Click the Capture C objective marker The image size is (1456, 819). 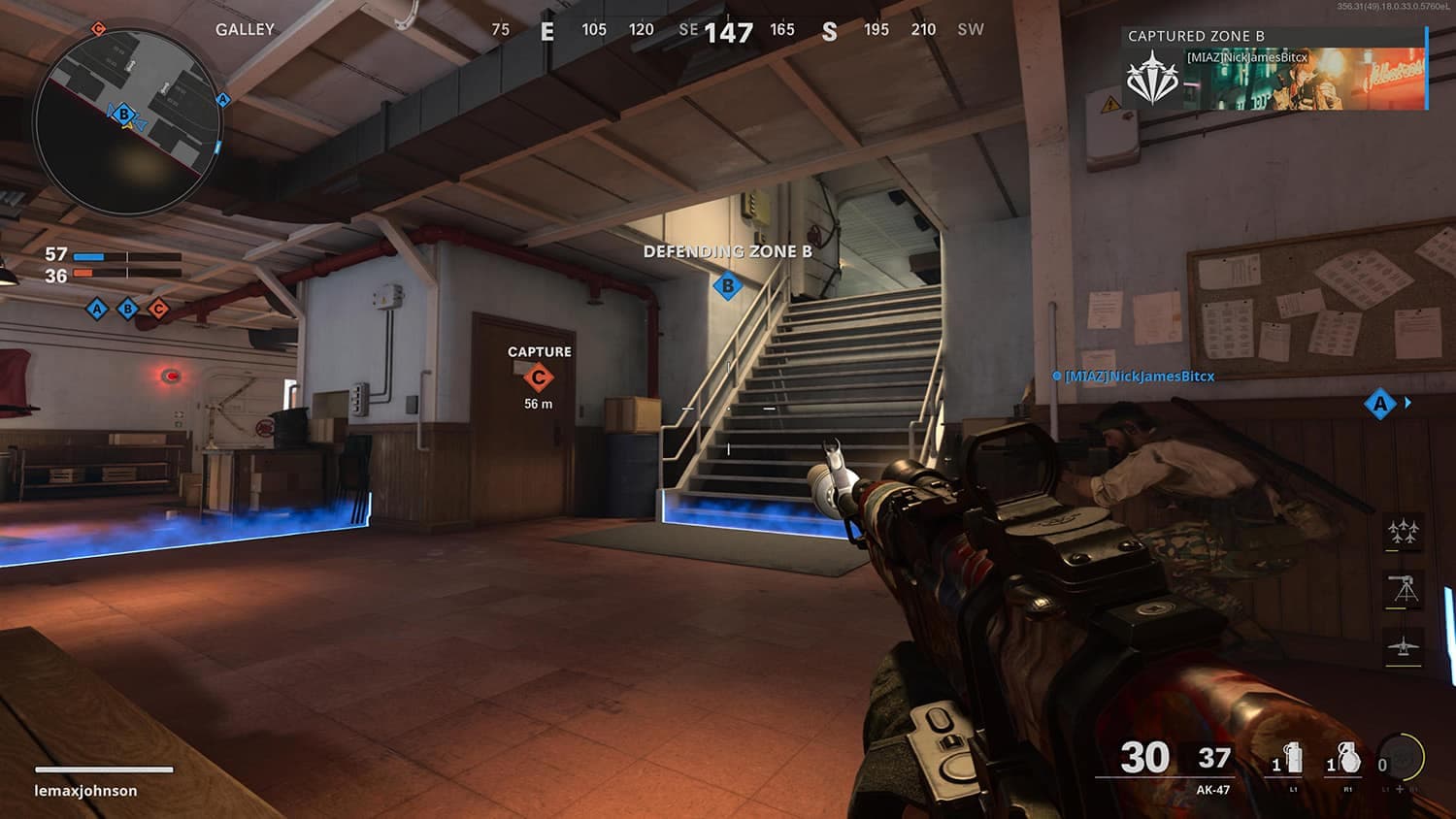pos(539,377)
